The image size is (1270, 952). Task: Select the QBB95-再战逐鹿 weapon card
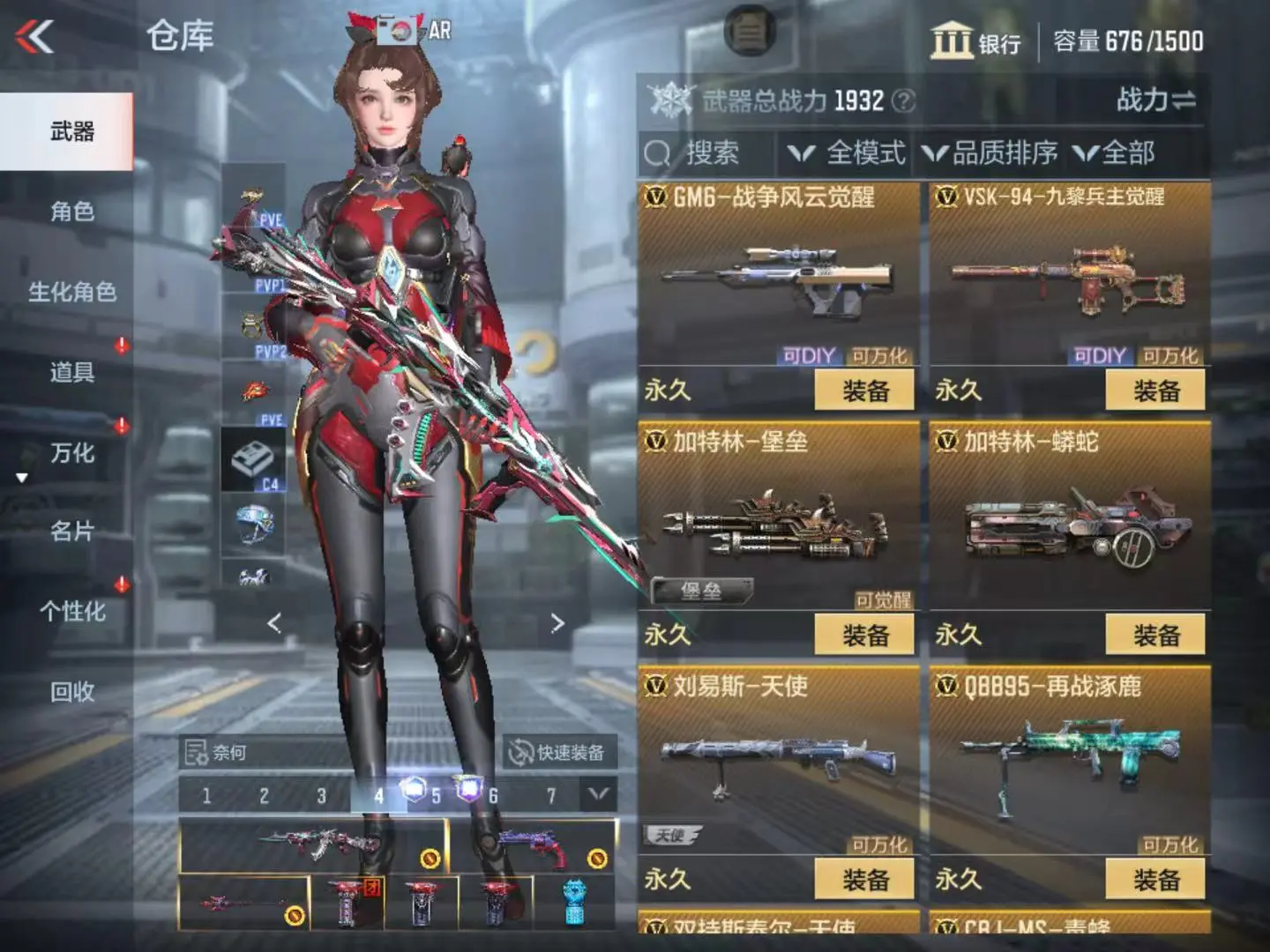1070,758
